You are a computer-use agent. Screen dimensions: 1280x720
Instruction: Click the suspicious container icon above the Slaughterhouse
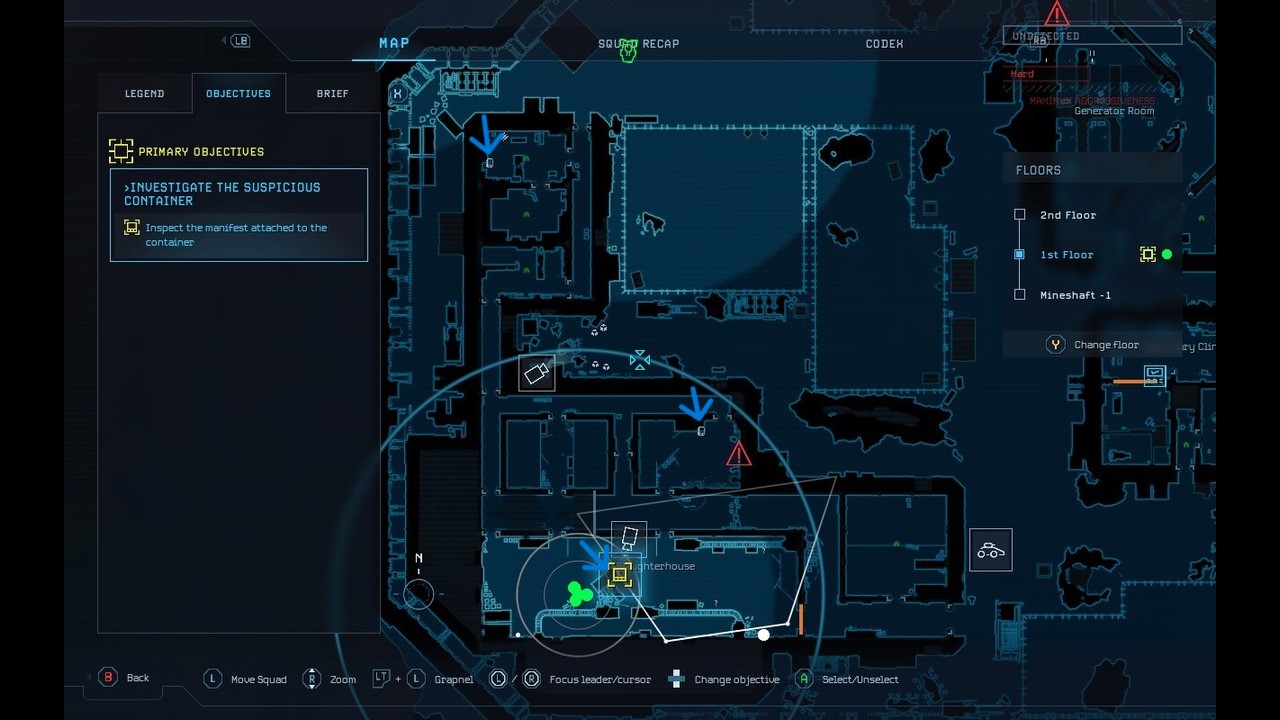coord(628,536)
